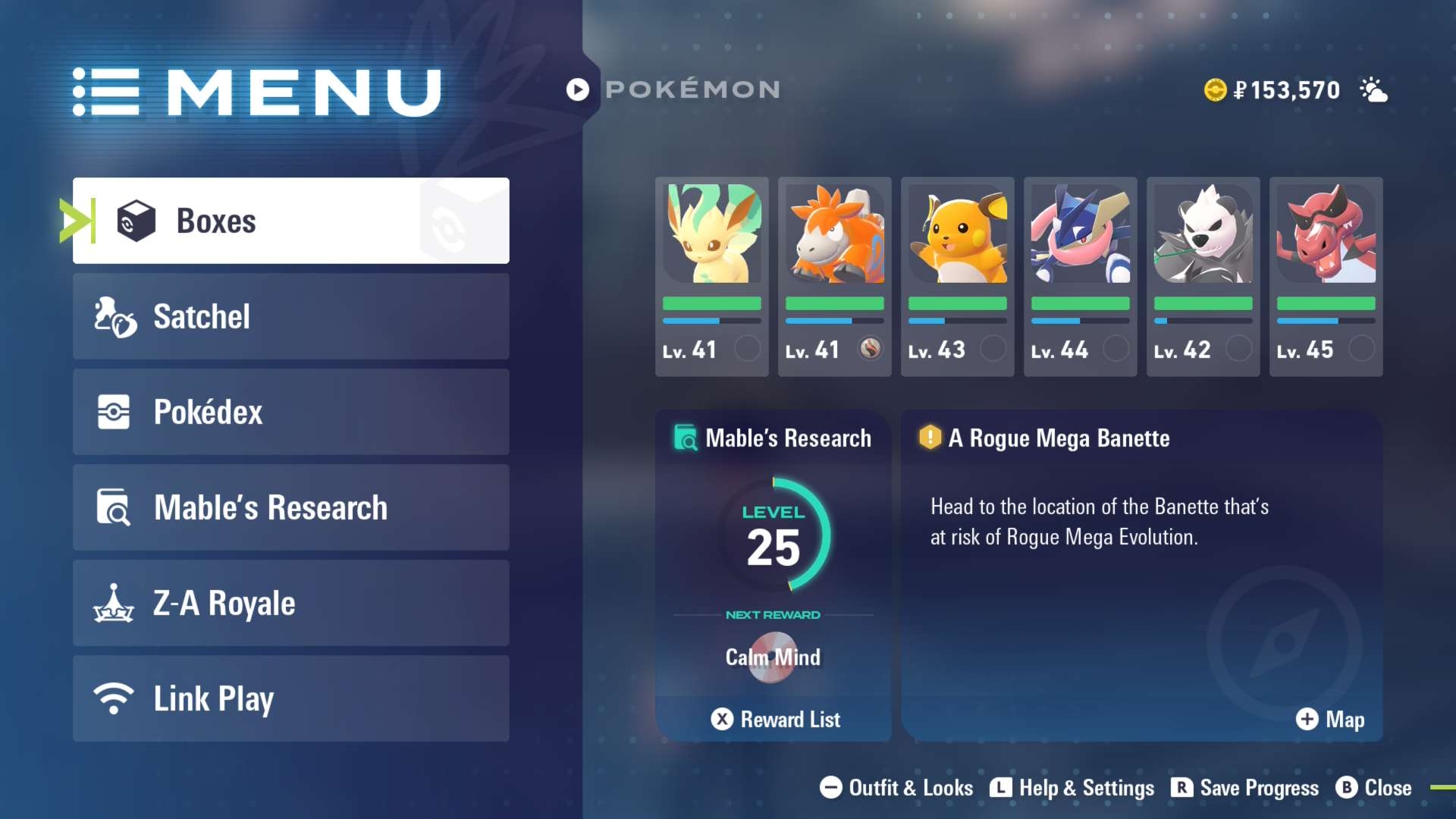Select Link Play

pyautogui.click(x=290, y=698)
